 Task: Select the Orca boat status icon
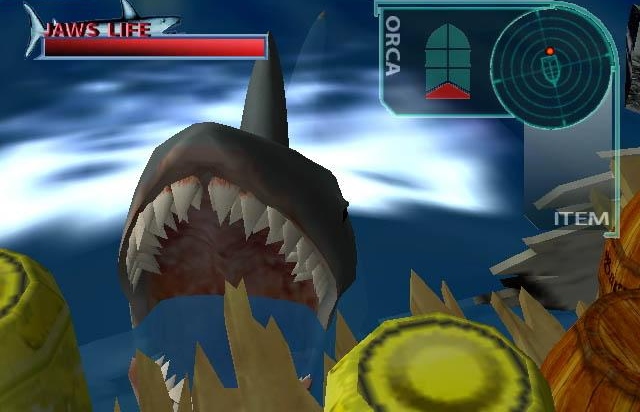(x=447, y=60)
